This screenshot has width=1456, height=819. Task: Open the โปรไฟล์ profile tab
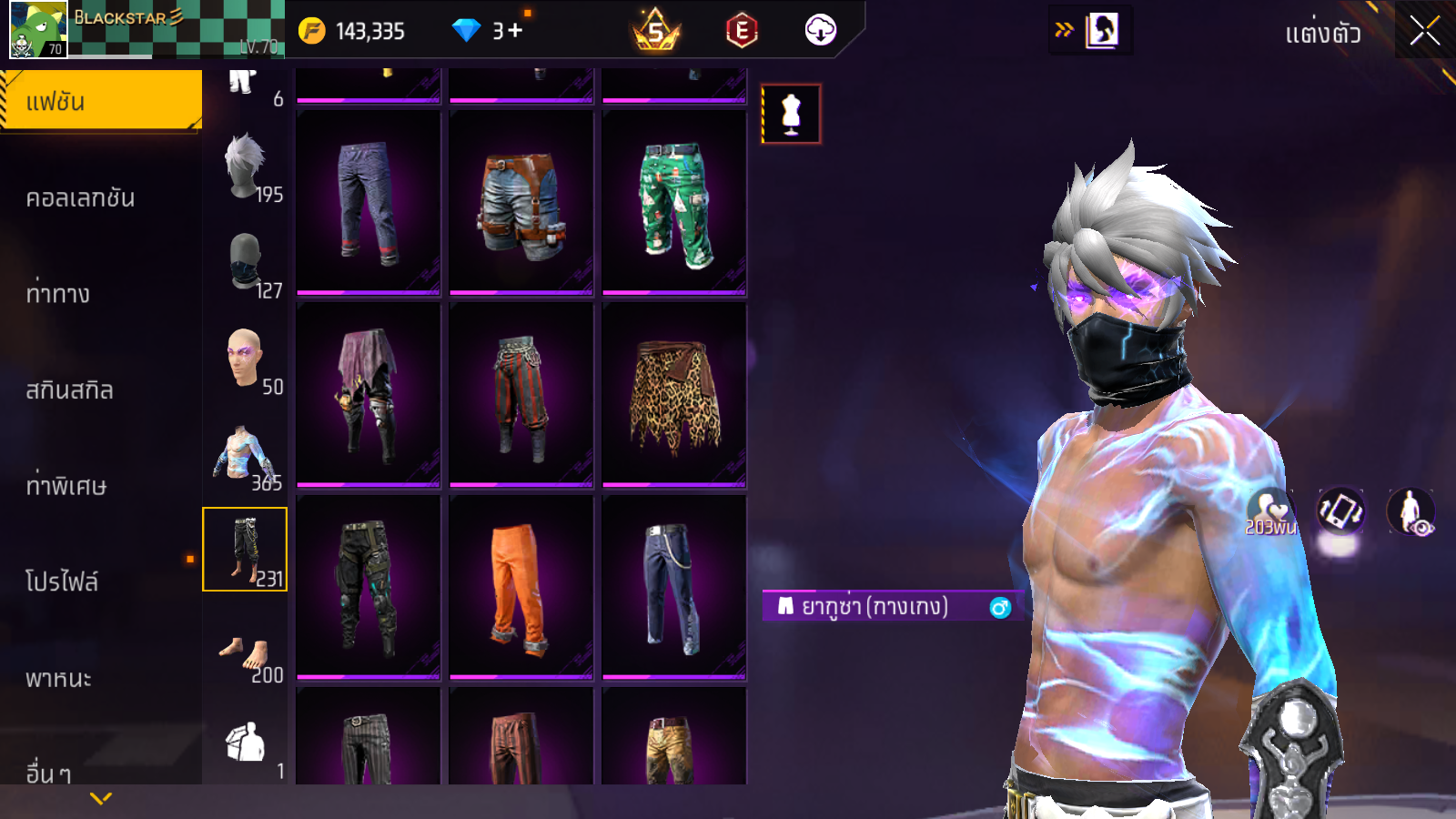pos(62,581)
